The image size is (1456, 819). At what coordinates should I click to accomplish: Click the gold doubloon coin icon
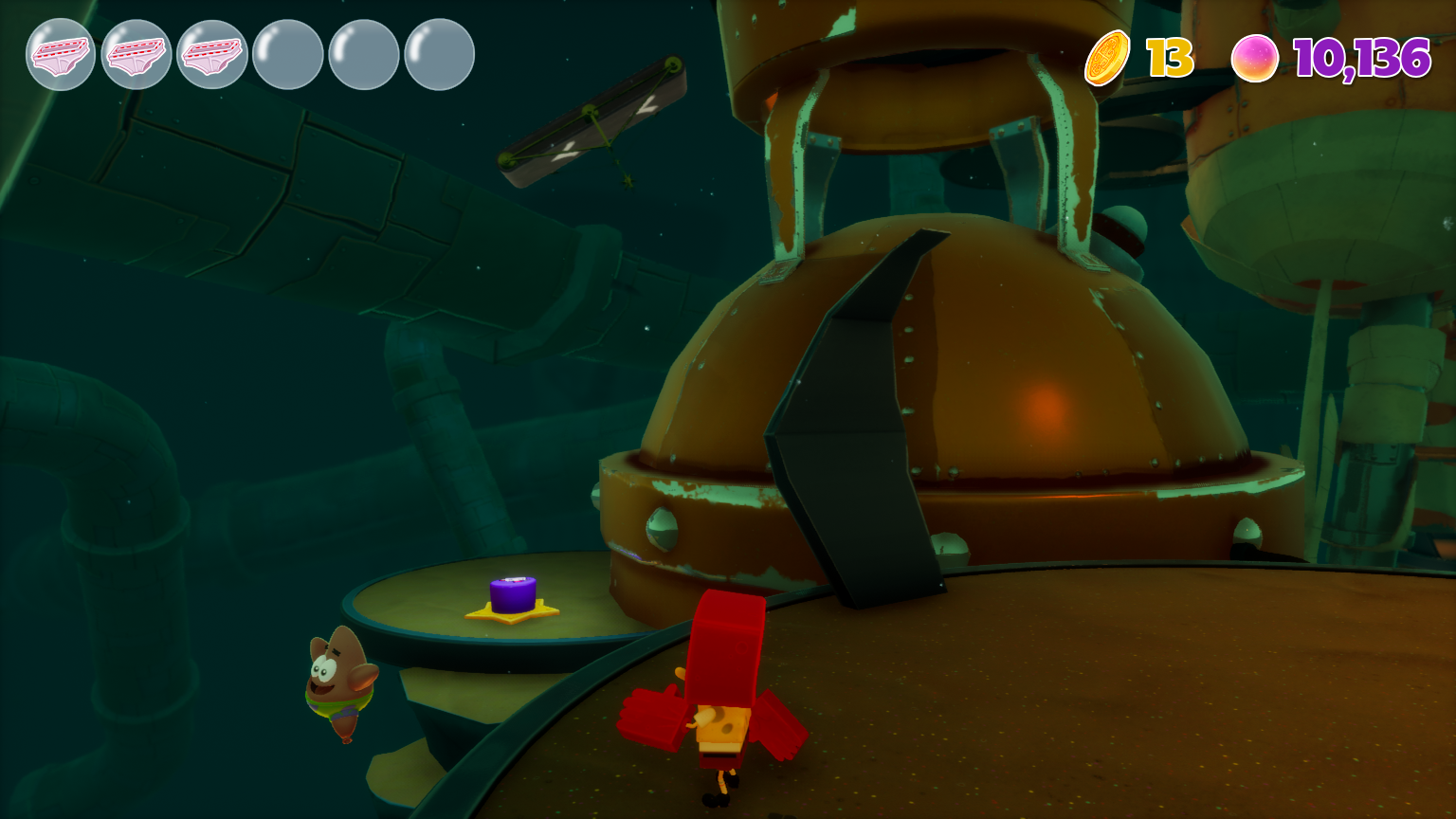[1107, 58]
